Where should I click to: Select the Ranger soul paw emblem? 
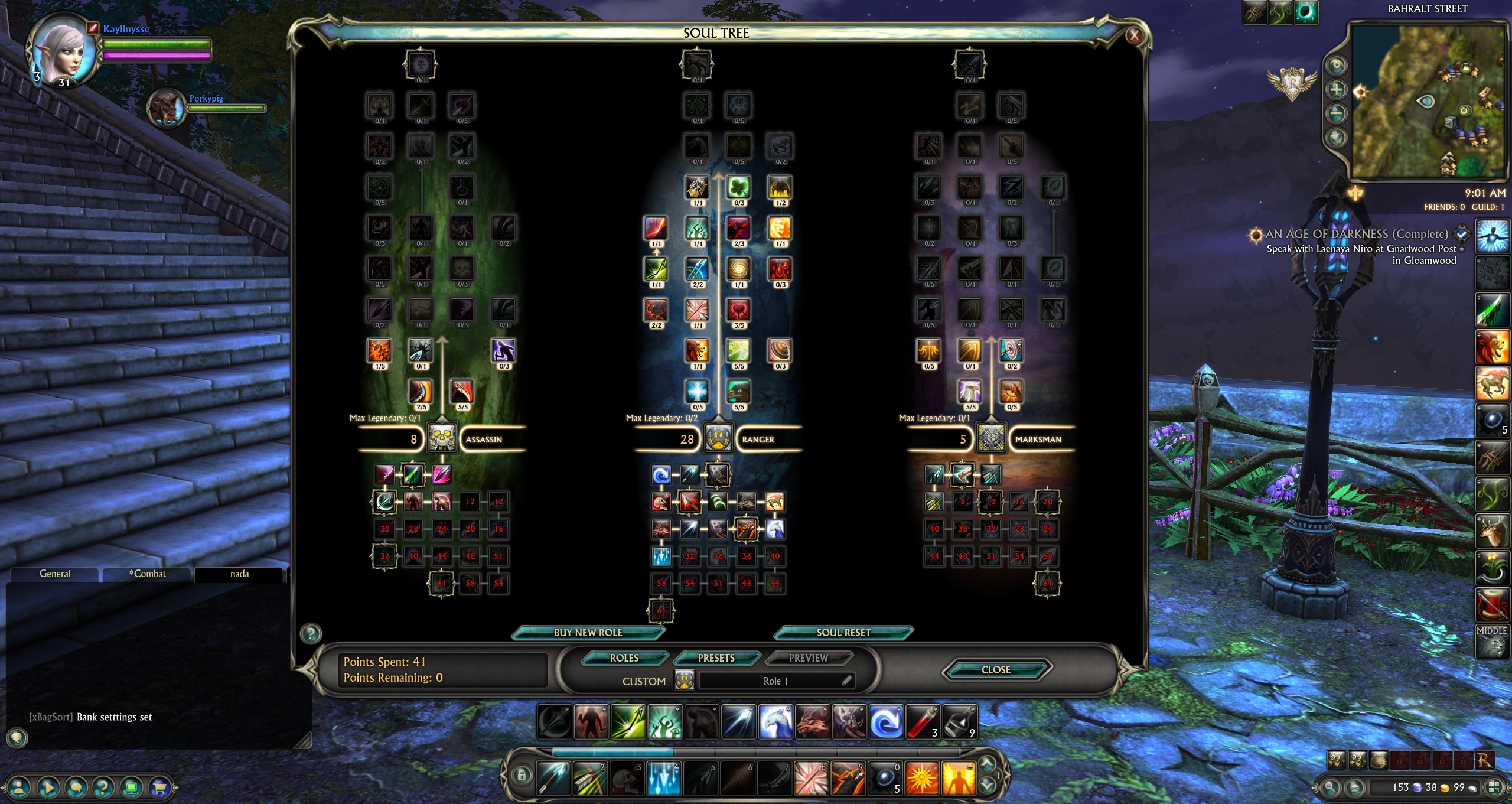718,438
